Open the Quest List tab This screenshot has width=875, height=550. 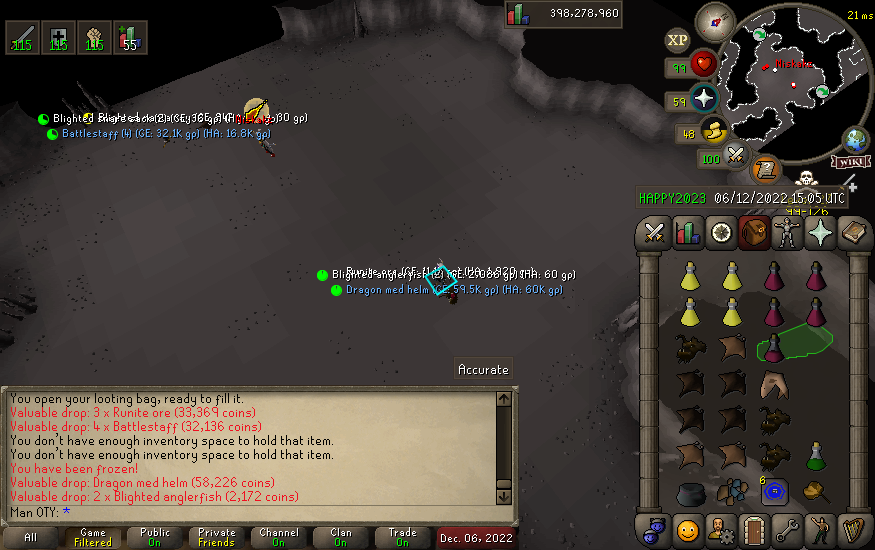click(720, 234)
